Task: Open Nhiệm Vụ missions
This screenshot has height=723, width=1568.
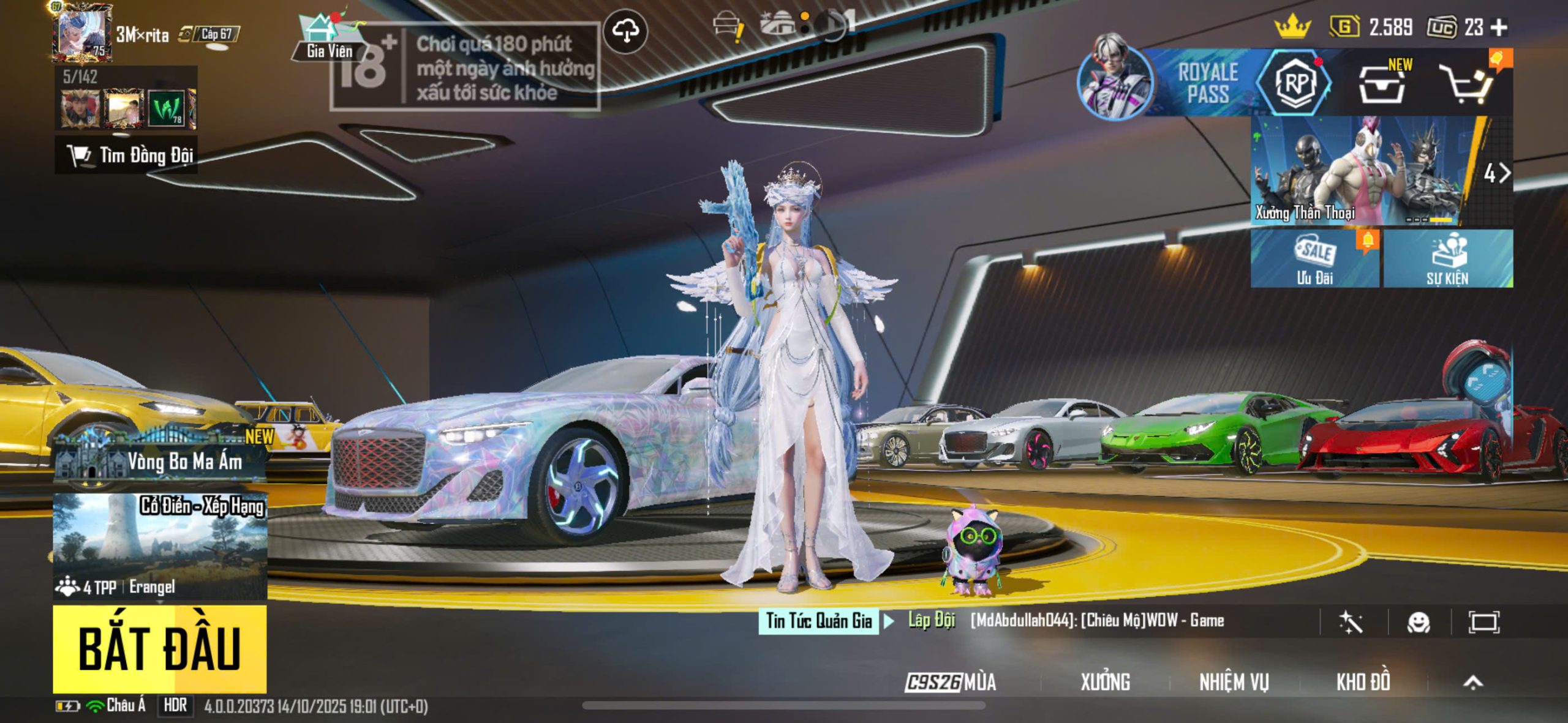Action: 1234,682
